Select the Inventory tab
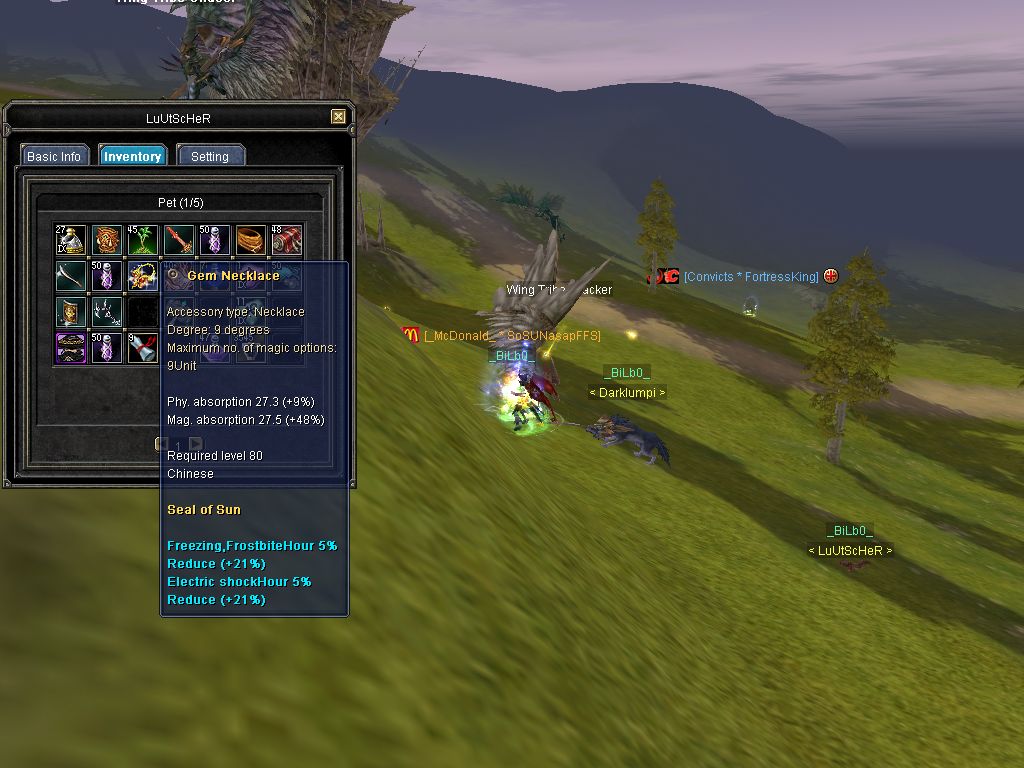1024x768 pixels. pyautogui.click(x=132, y=156)
